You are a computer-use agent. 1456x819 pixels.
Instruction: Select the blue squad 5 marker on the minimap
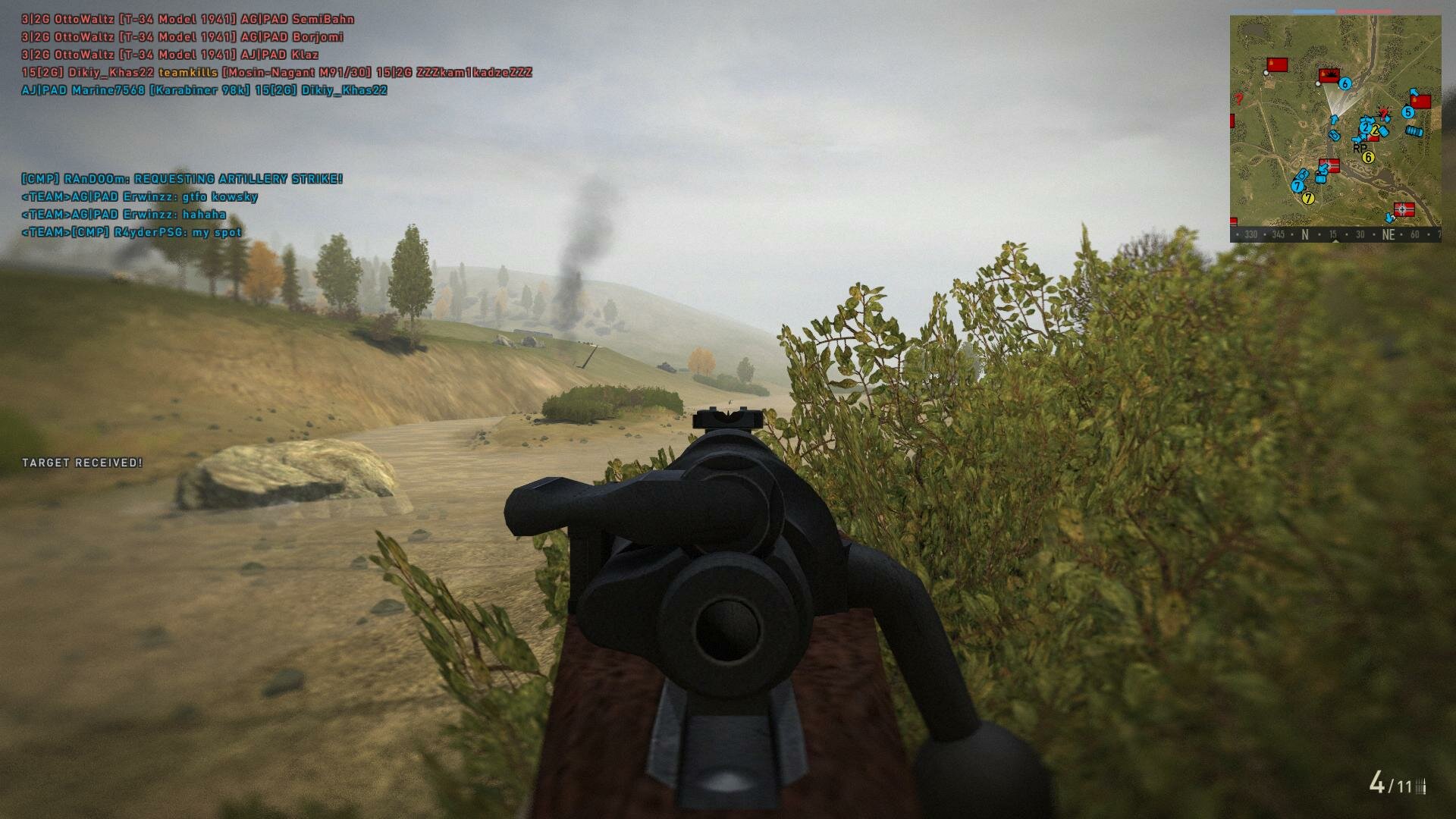coord(1407,112)
